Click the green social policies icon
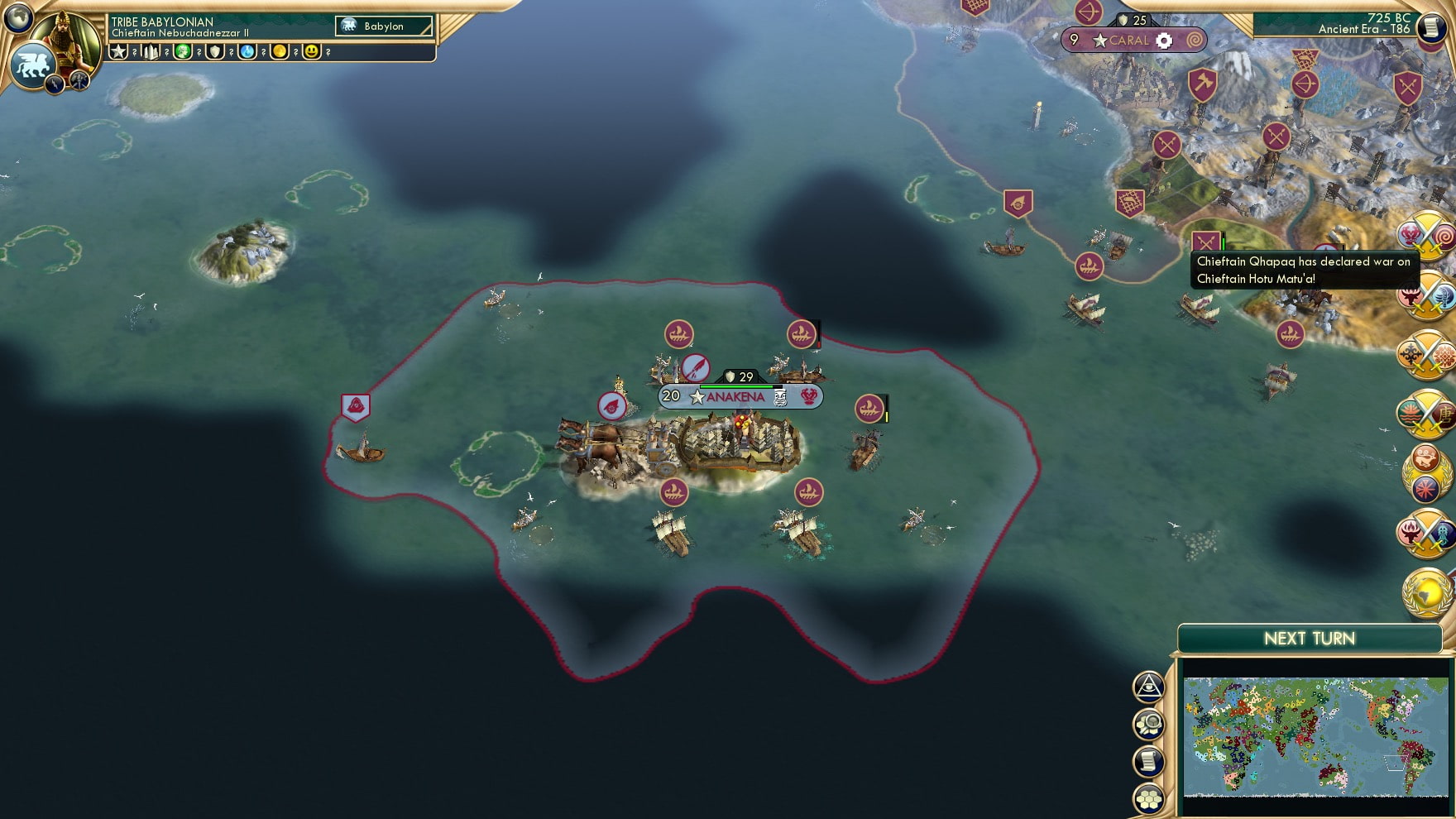 pos(184,51)
